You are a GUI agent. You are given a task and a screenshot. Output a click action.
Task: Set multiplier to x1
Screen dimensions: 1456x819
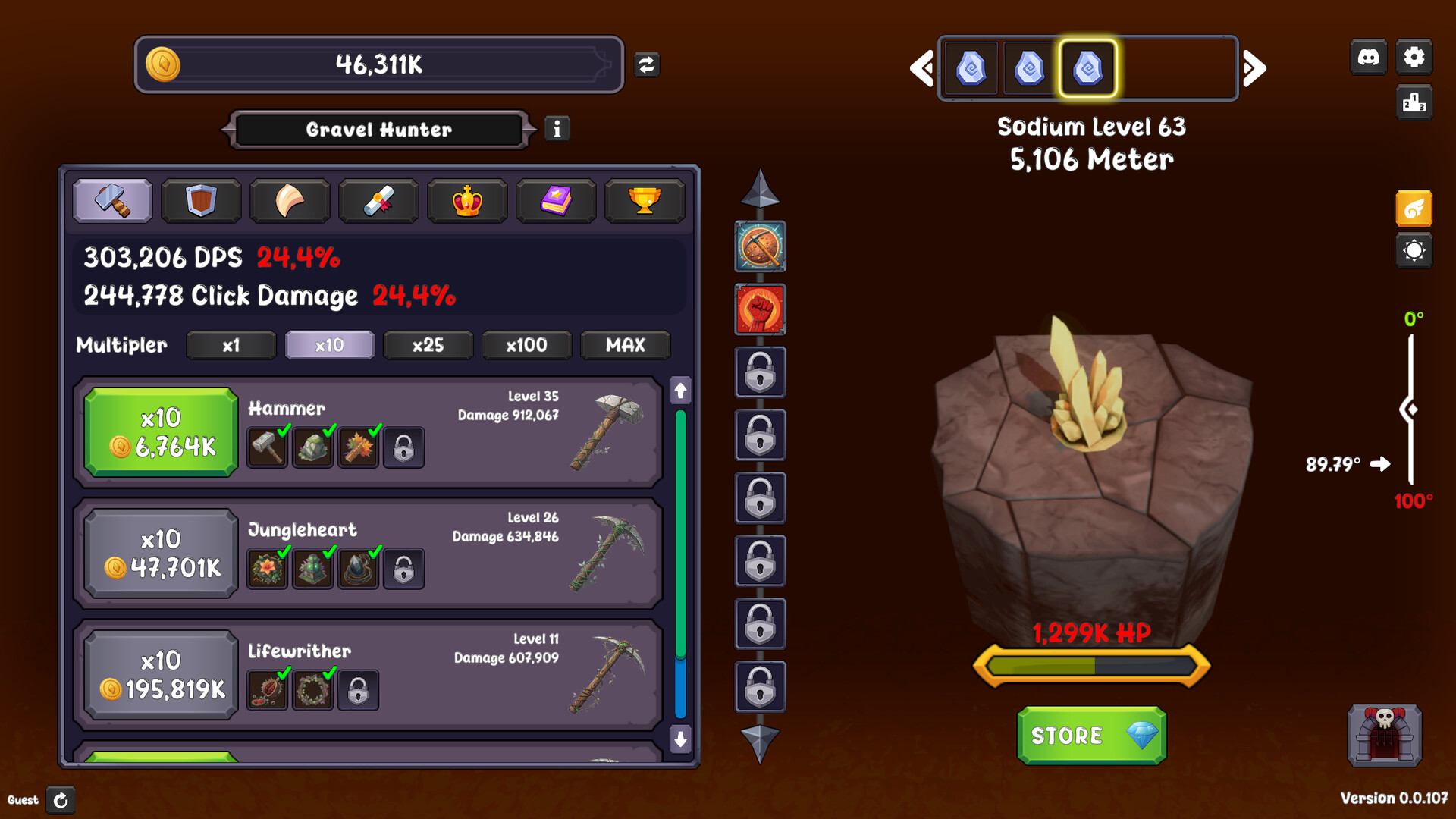coord(231,345)
